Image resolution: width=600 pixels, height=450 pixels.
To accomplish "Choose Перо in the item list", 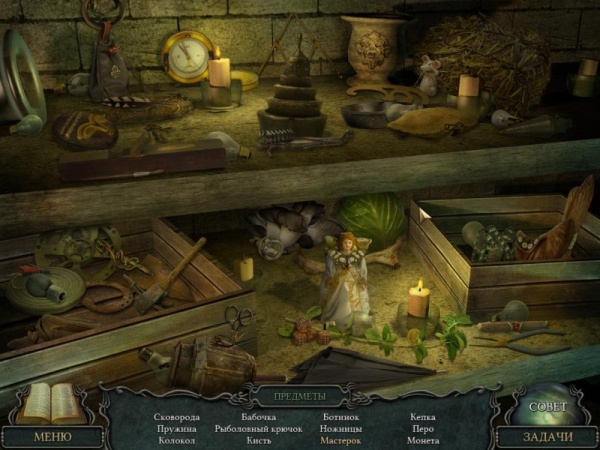I will point(422,428).
